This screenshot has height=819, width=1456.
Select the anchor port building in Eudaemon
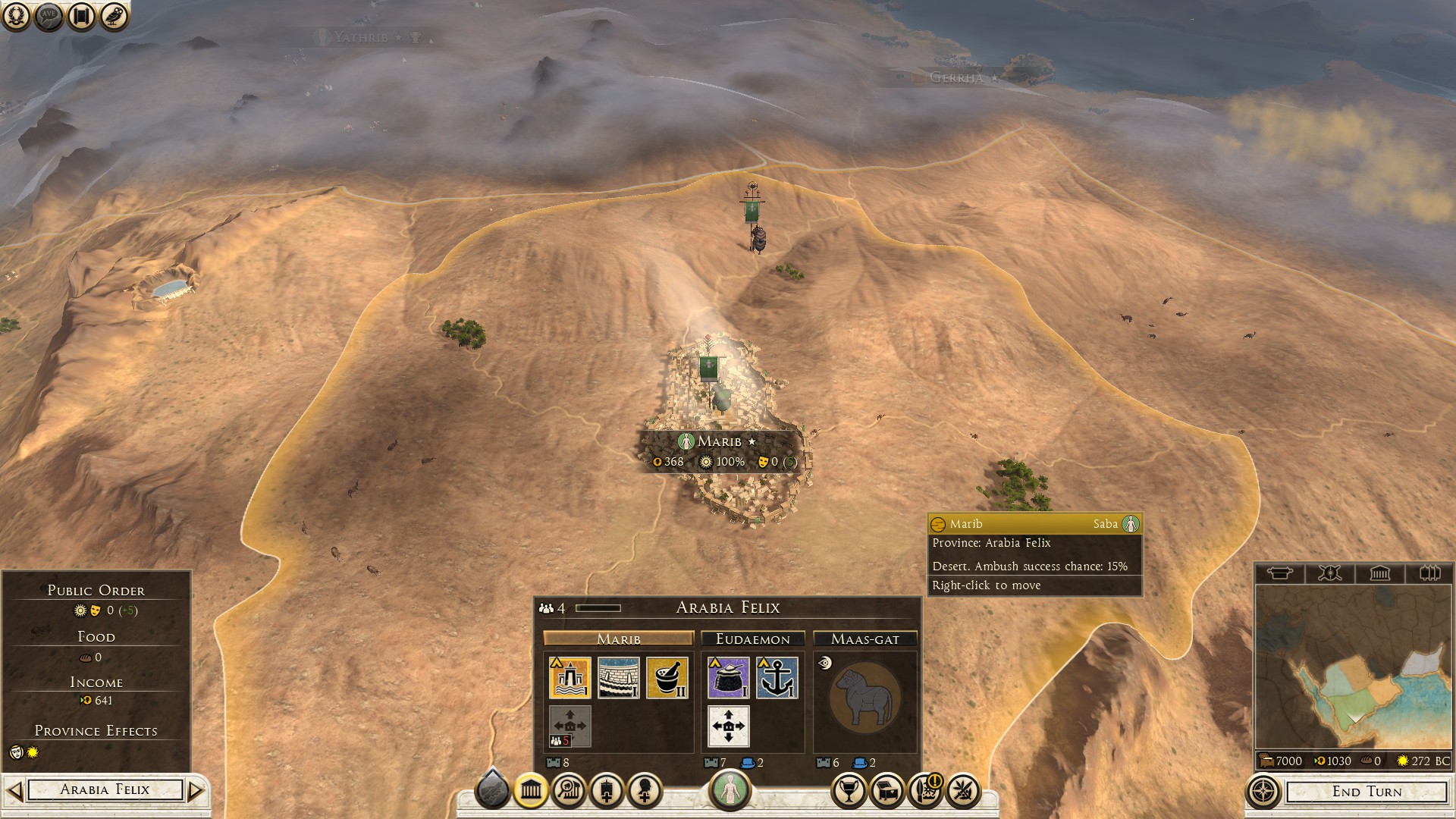click(x=777, y=677)
